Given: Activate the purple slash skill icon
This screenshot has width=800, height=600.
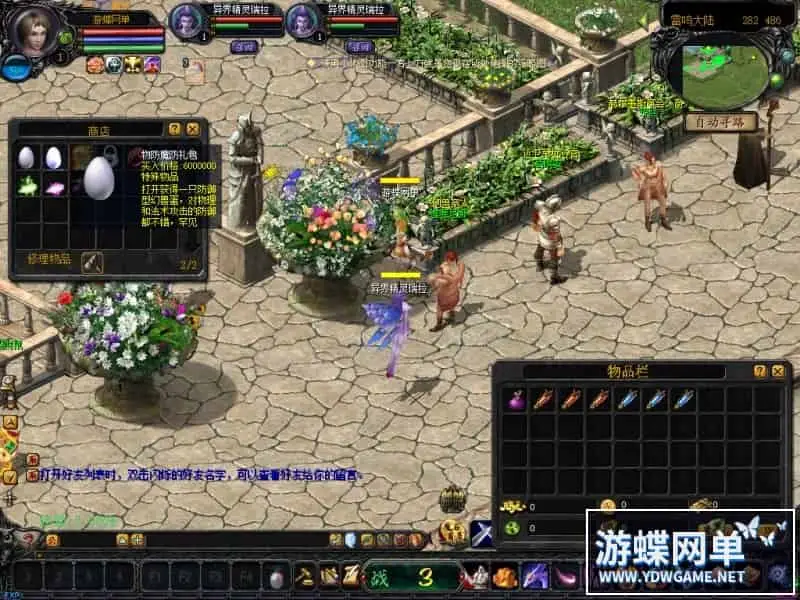Looking at the screenshot, I should (x=536, y=576).
